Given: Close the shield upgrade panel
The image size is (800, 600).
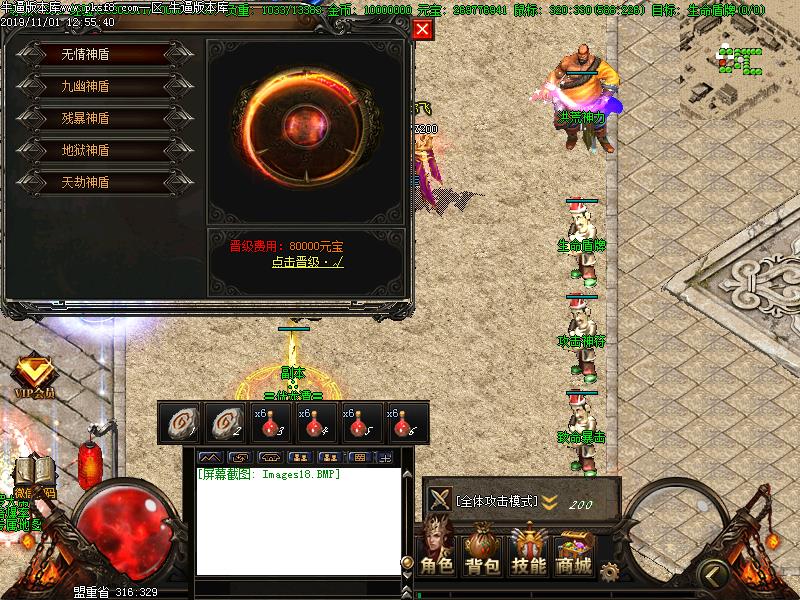Looking at the screenshot, I should pos(423,29).
